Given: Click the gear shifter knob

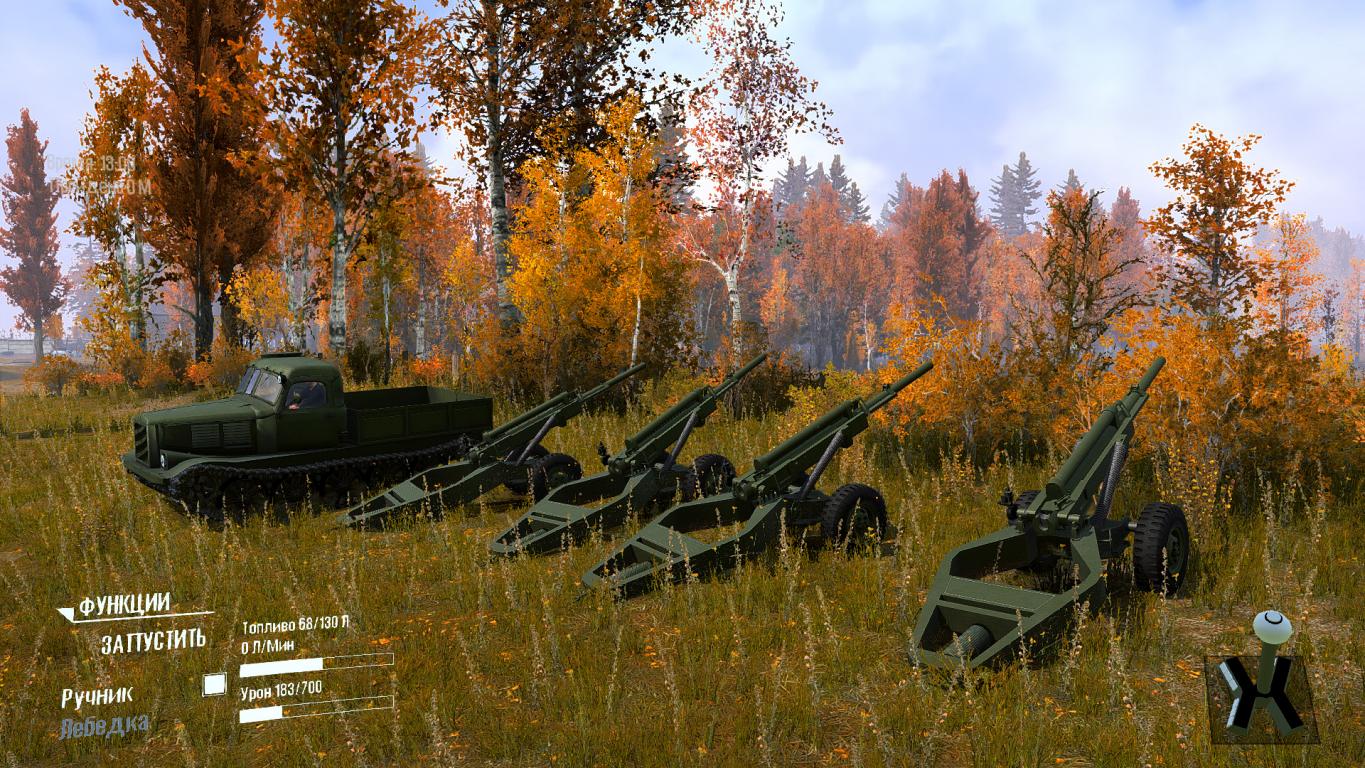Looking at the screenshot, I should 1271,629.
